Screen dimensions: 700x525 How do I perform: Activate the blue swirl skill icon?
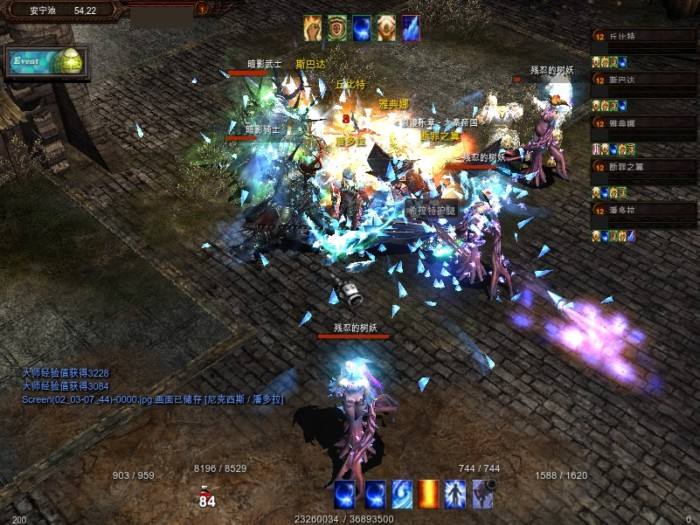click(x=402, y=493)
